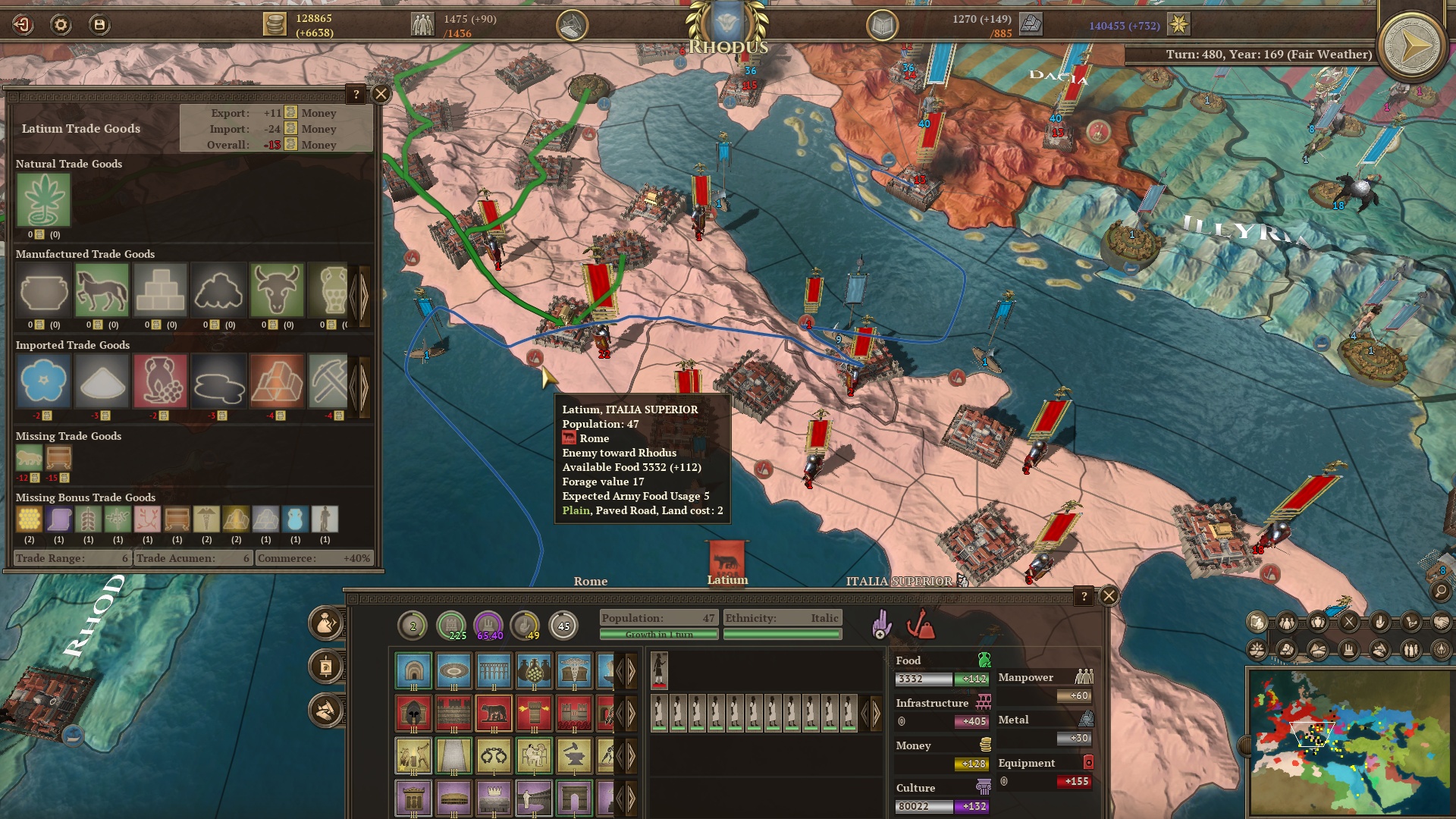Click the helmet scroll icon on left panel edge
The width and height of the screenshot is (1456, 819).
[325, 666]
